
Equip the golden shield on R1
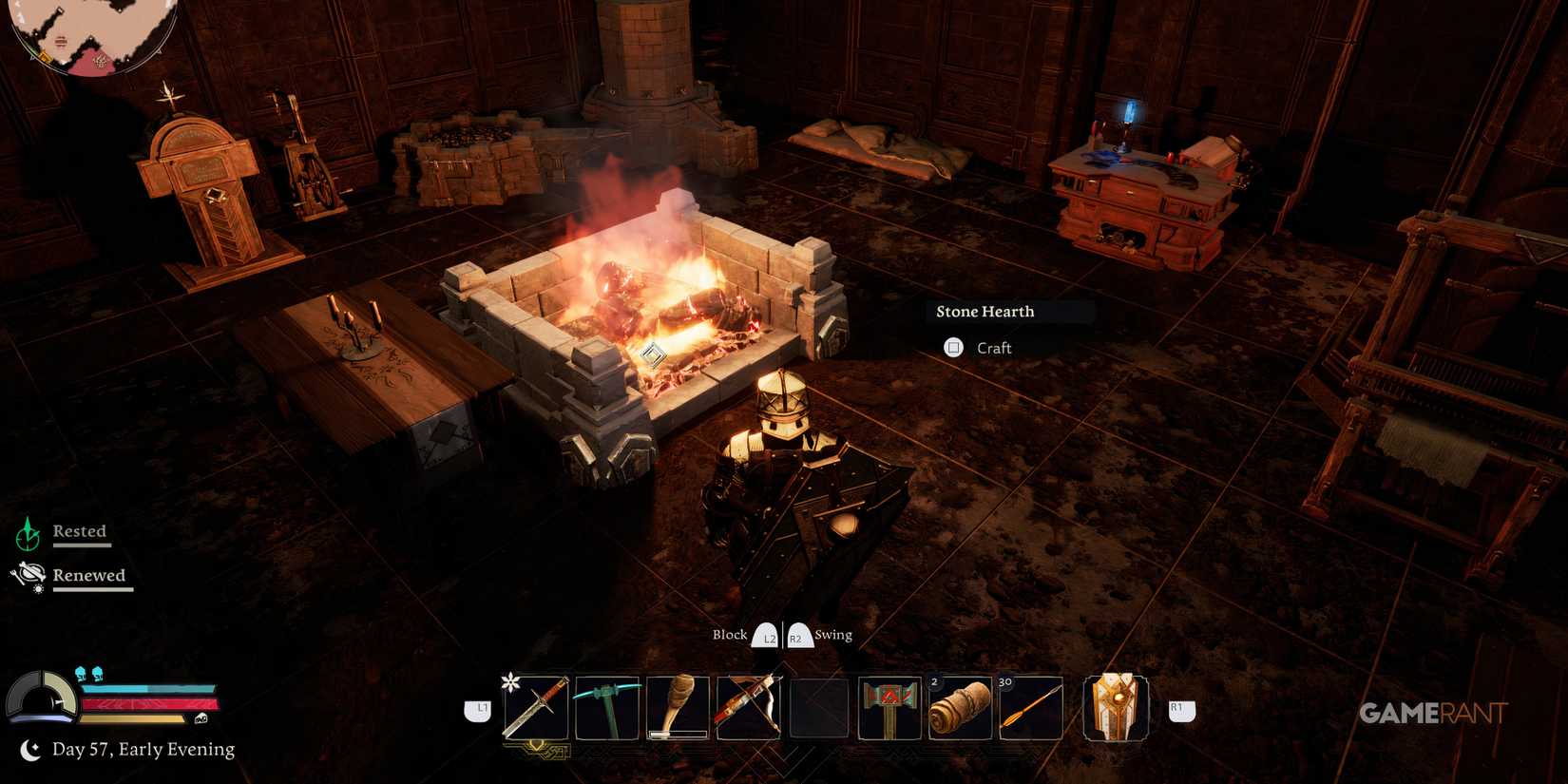point(1114,706)
